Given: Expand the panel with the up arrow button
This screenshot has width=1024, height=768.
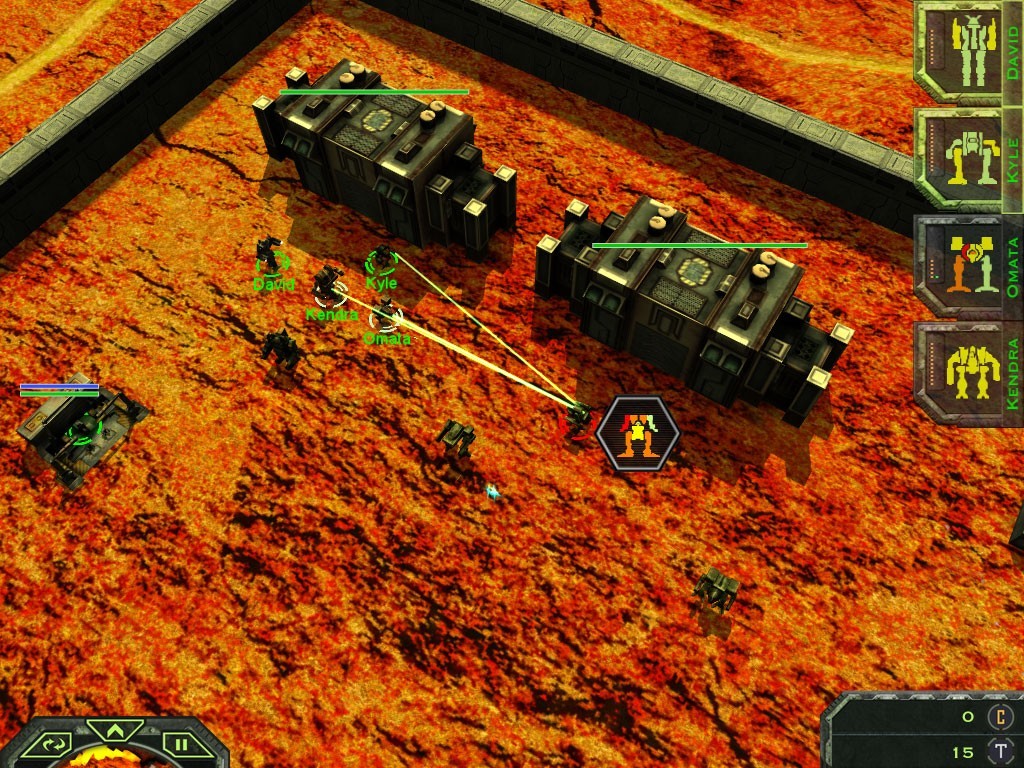Looking at the screenshot, I should 116,730.
